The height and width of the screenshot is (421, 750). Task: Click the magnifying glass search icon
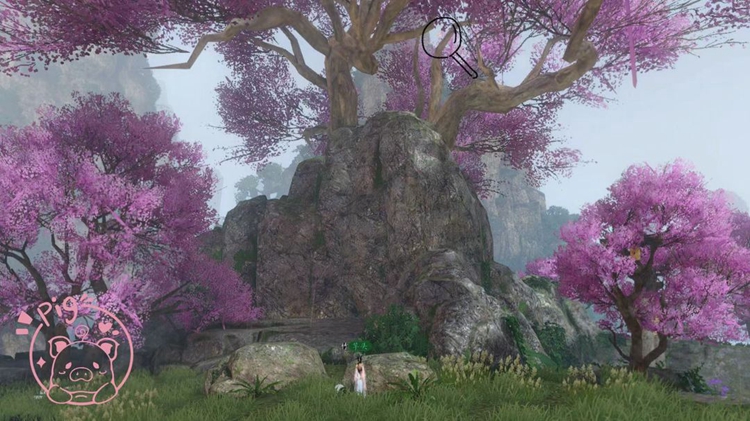(442, 40)
